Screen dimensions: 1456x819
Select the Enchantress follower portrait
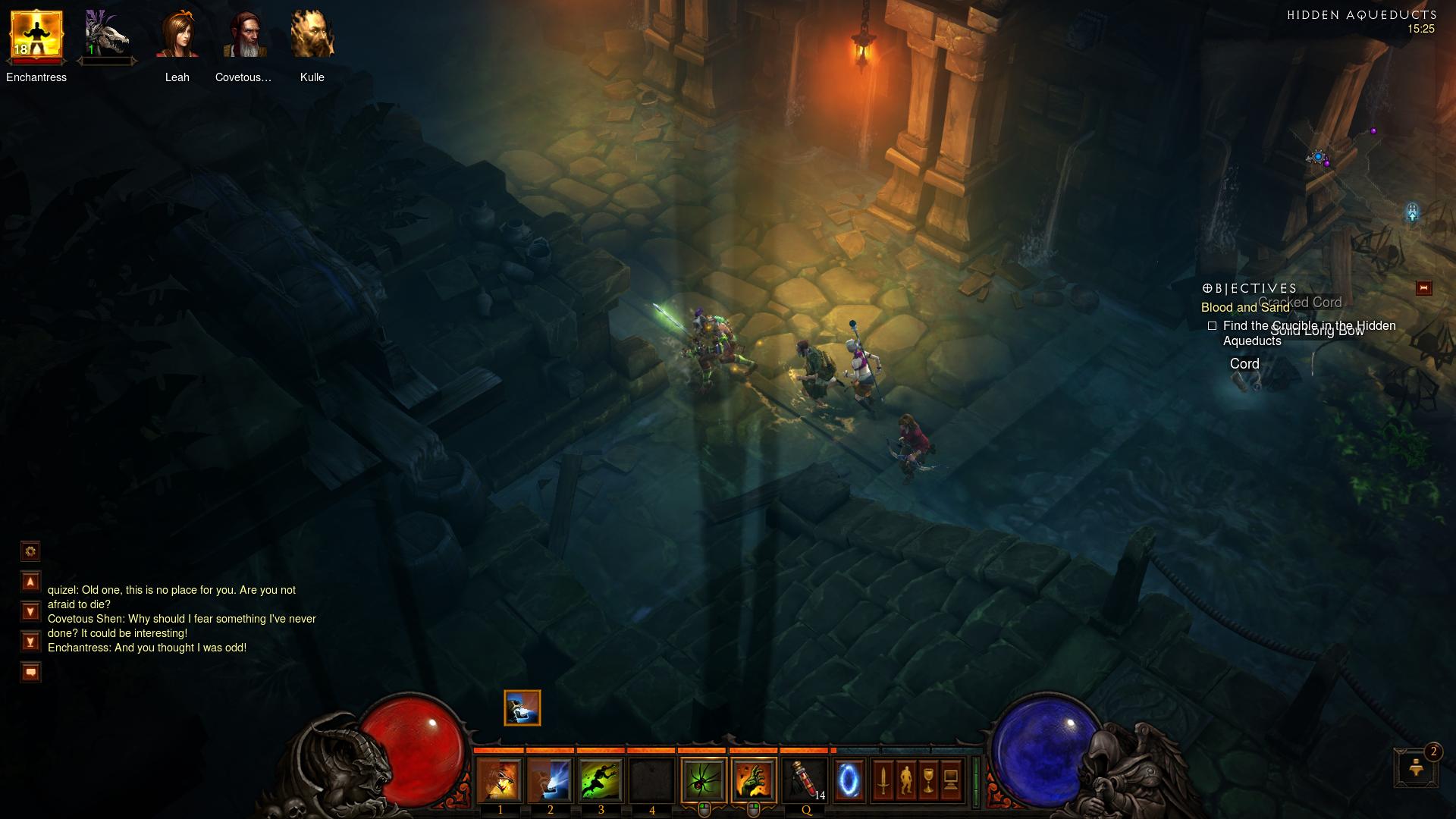coord(36,36)
